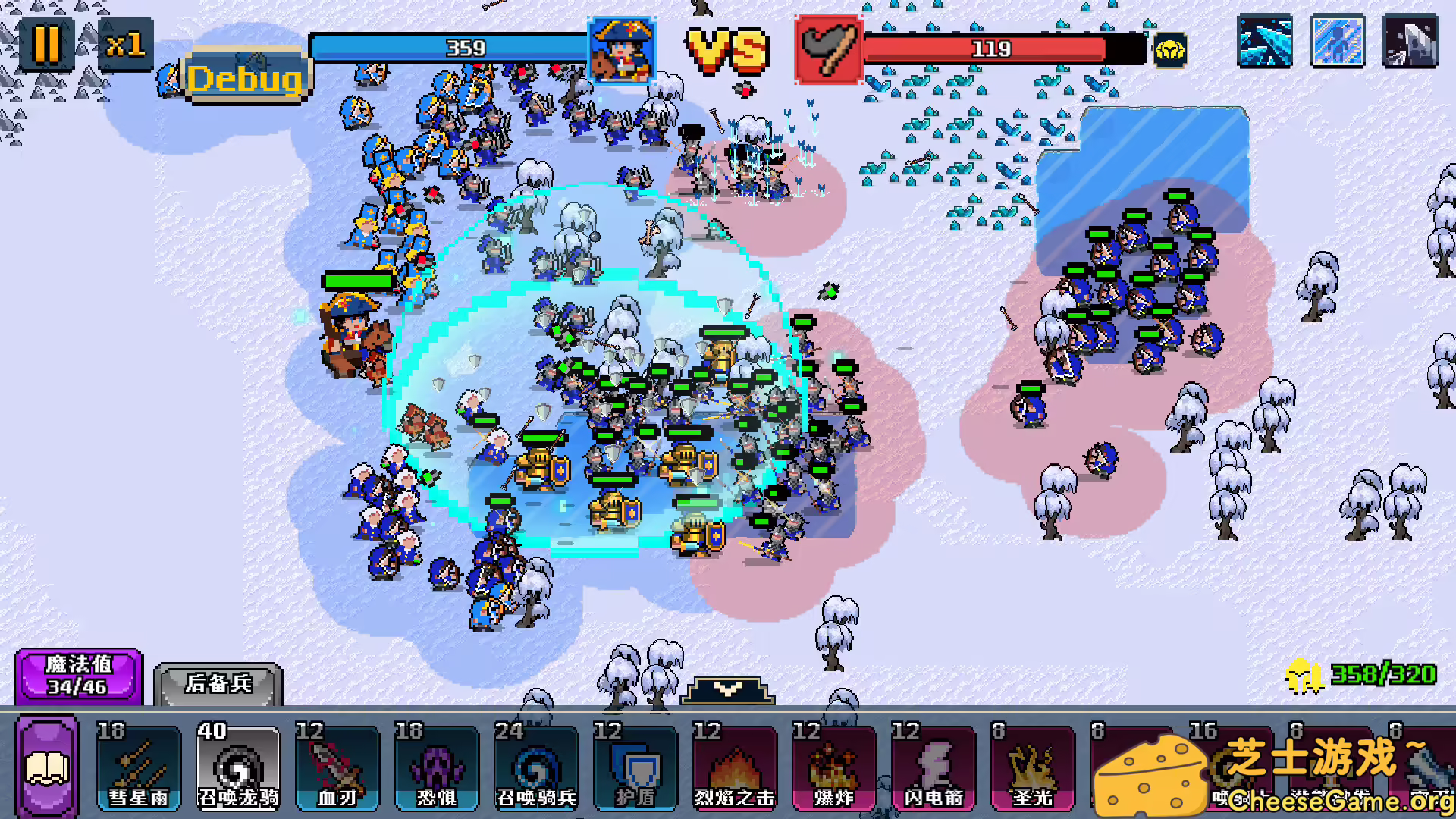Image resolution: width=1456 pixels, height=819 pixels.
Task: Activate the 护盾 shield skill
Action: (x=636, y=766)
